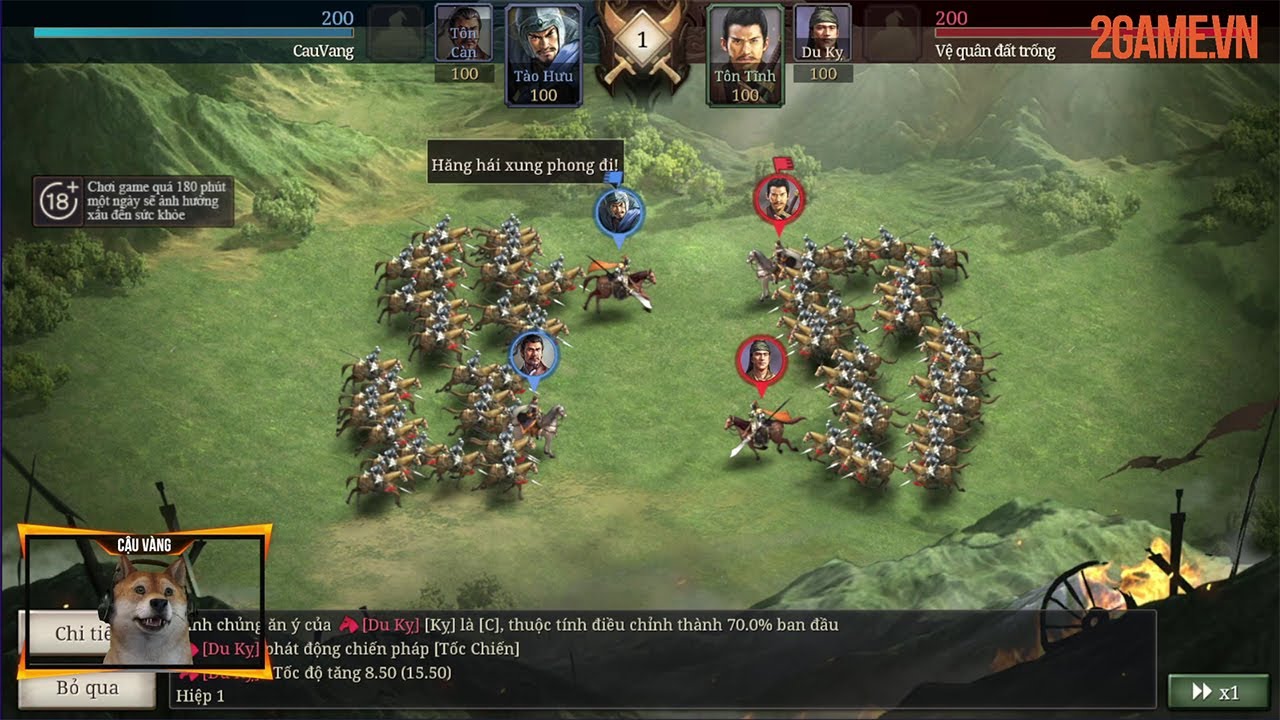
Task: Open the battle log text panel
Action: pyautogui.click(x=660, y=660)
